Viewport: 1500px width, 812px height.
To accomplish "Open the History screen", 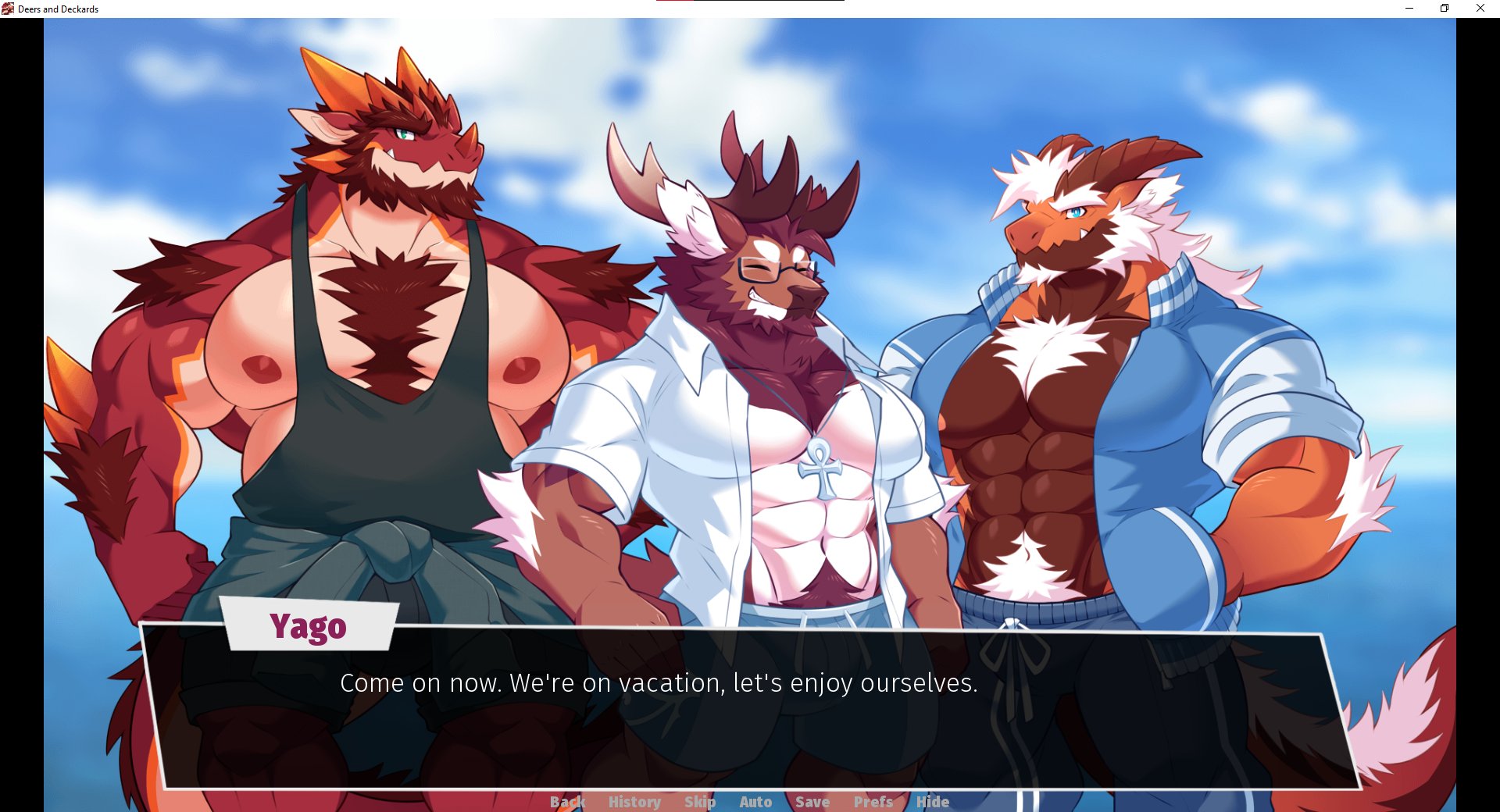I will [634, 802].
